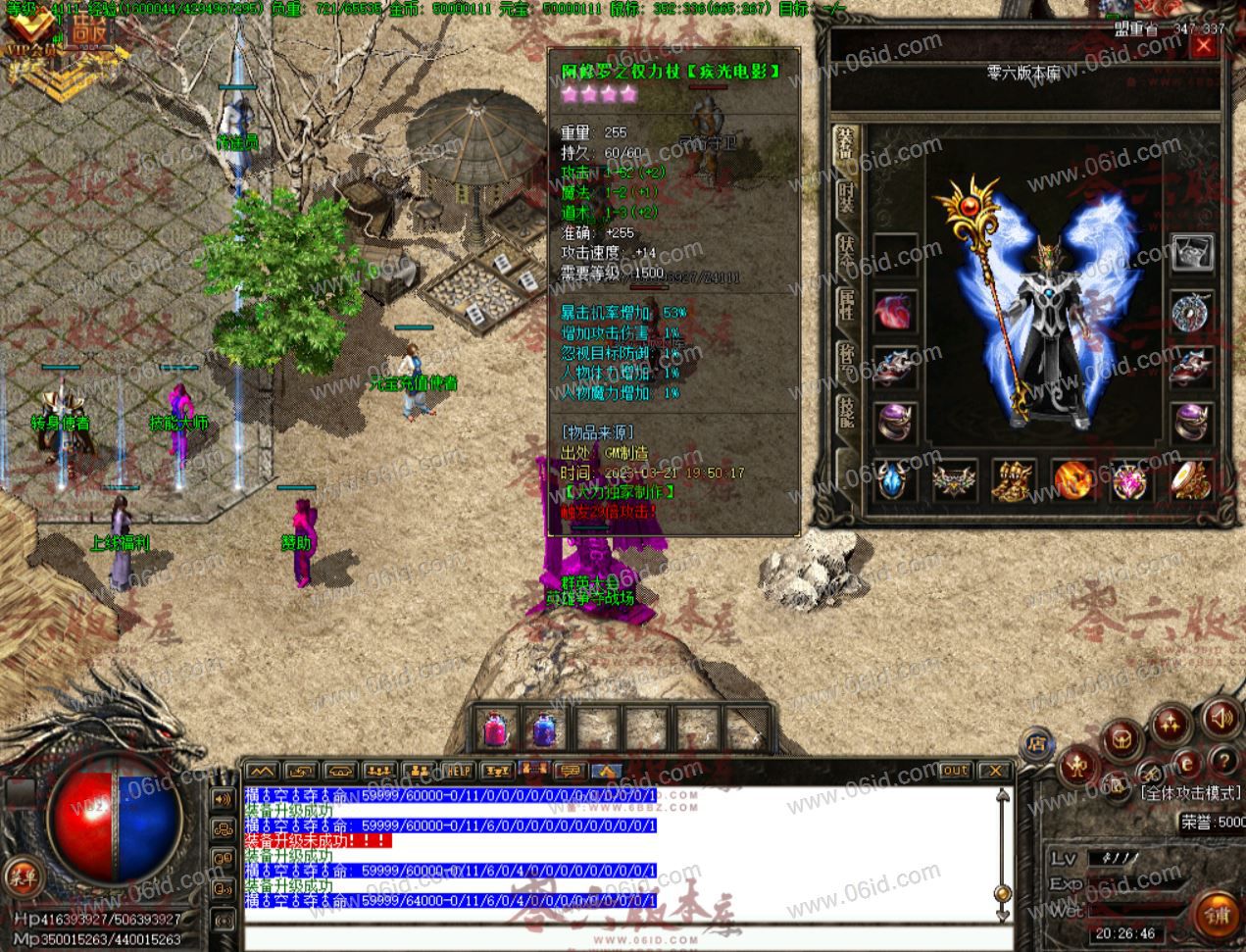
Task: Select the round necklace medallion slot
Action: click(1192, 314)
